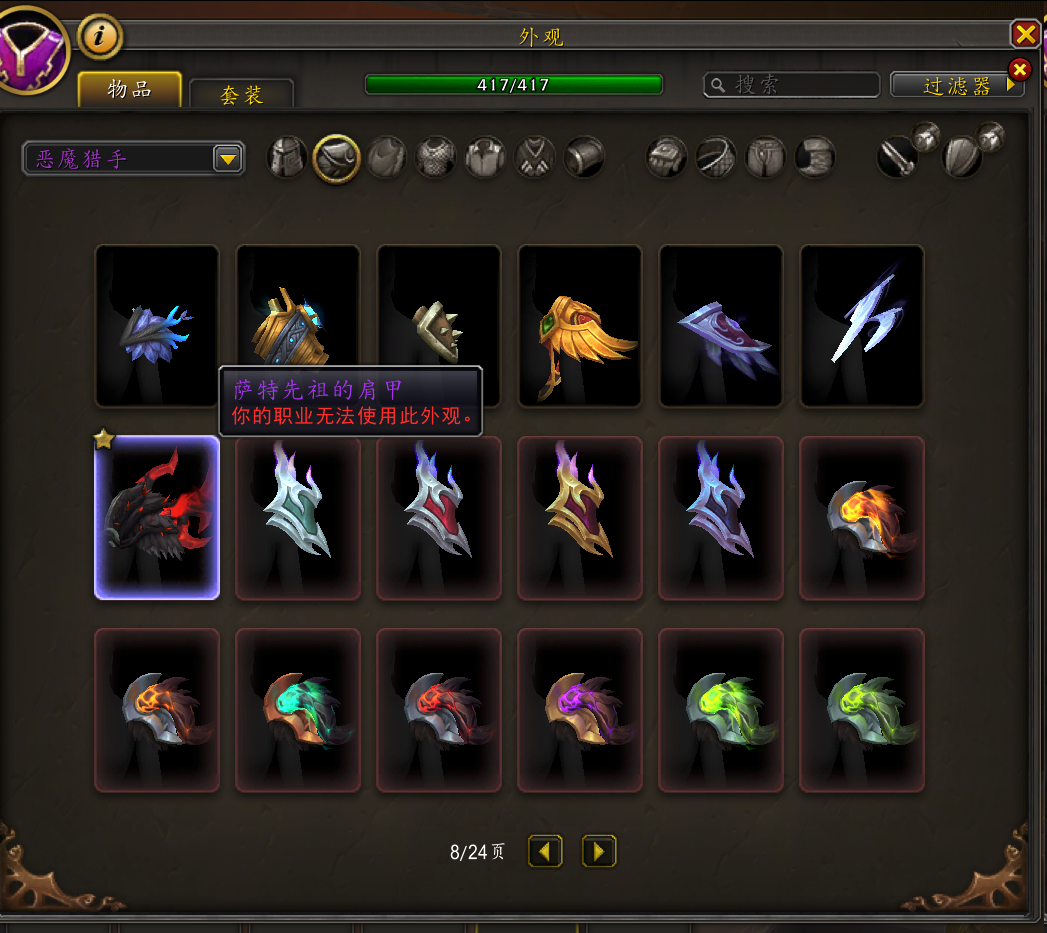Open the belt slot category
Viewport: 1047px width, 933px height.
click(716, 158)
